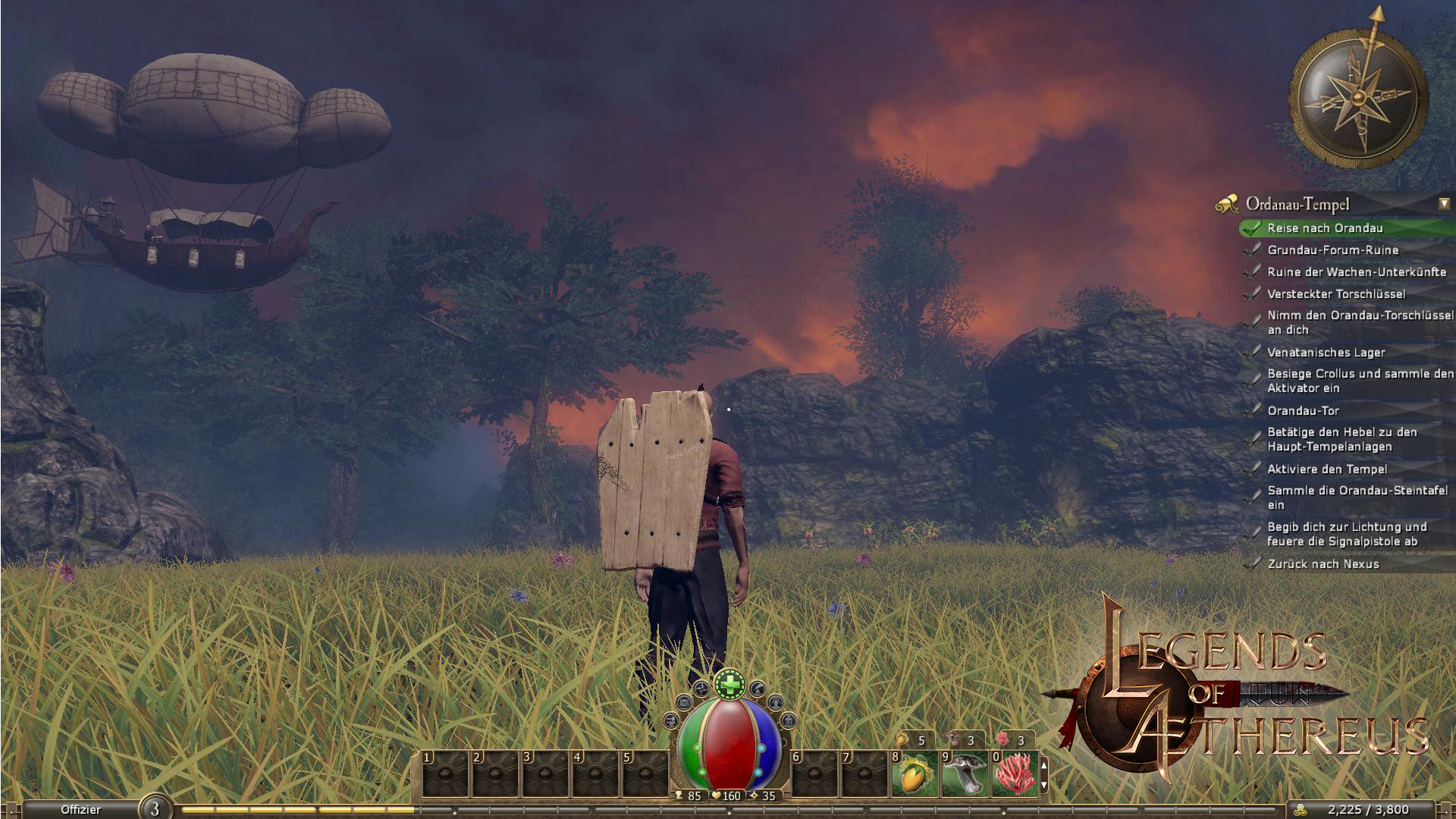Collapse the Ordanau-Tempel quest tracker
Viewport: 1456px width, 819px height.
(1444, 203)
